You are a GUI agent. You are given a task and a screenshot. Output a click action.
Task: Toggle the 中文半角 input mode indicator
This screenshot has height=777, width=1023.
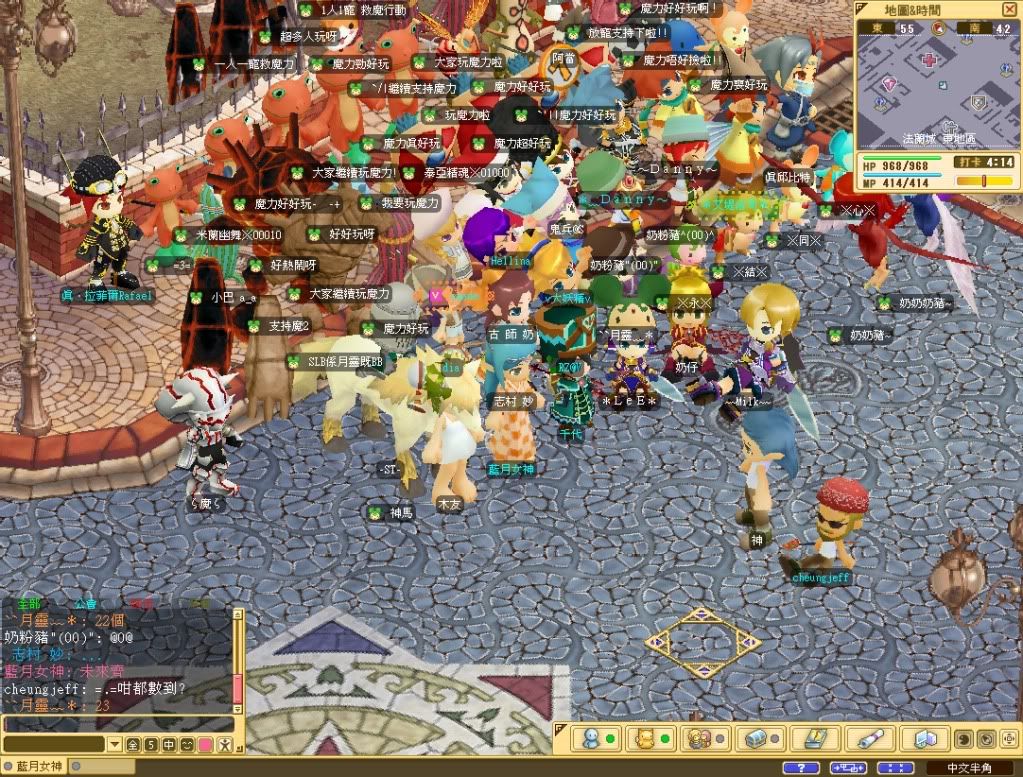pos(968,768)
